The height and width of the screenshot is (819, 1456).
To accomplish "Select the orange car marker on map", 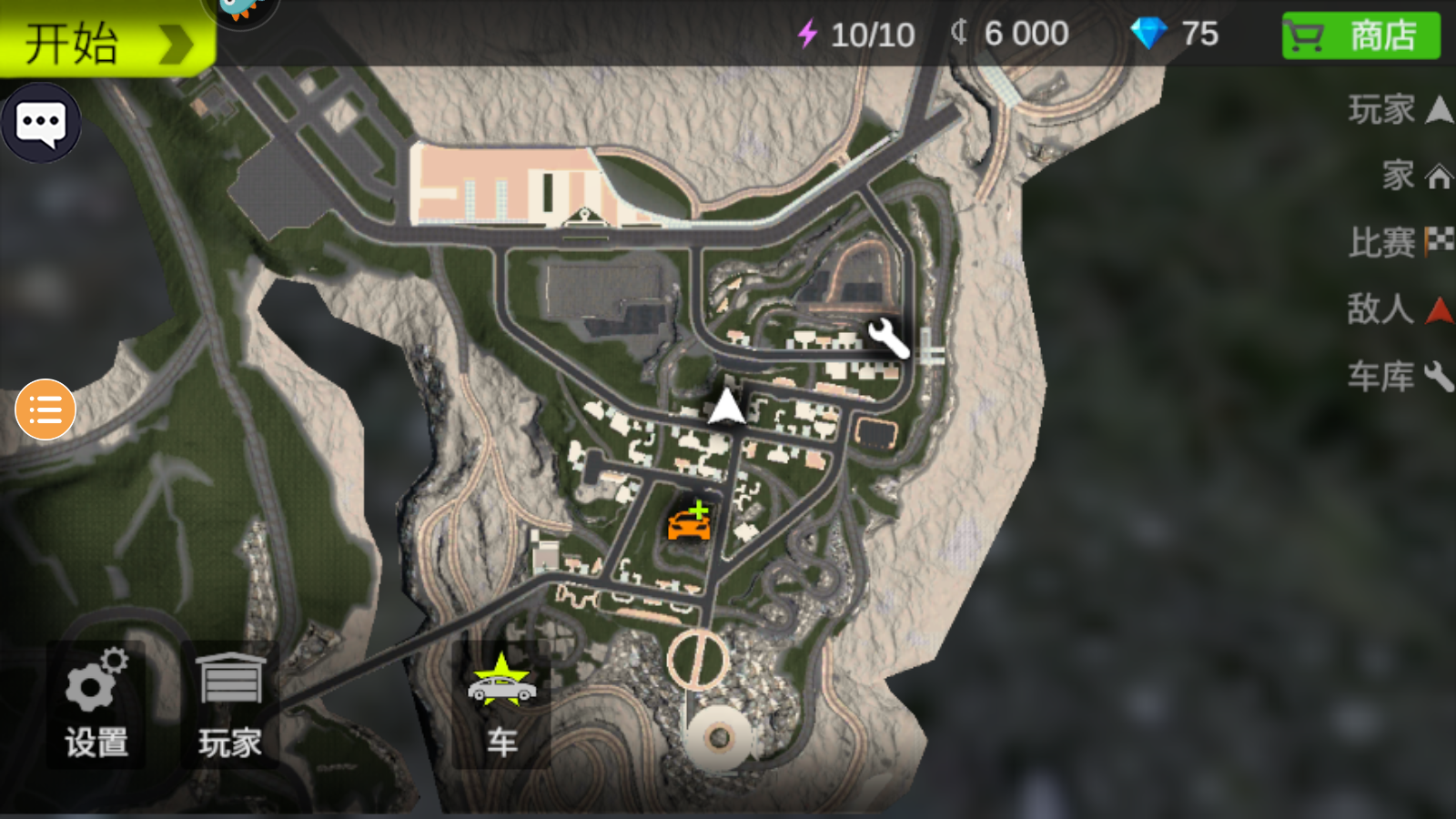I will click(x=690, y=521).
